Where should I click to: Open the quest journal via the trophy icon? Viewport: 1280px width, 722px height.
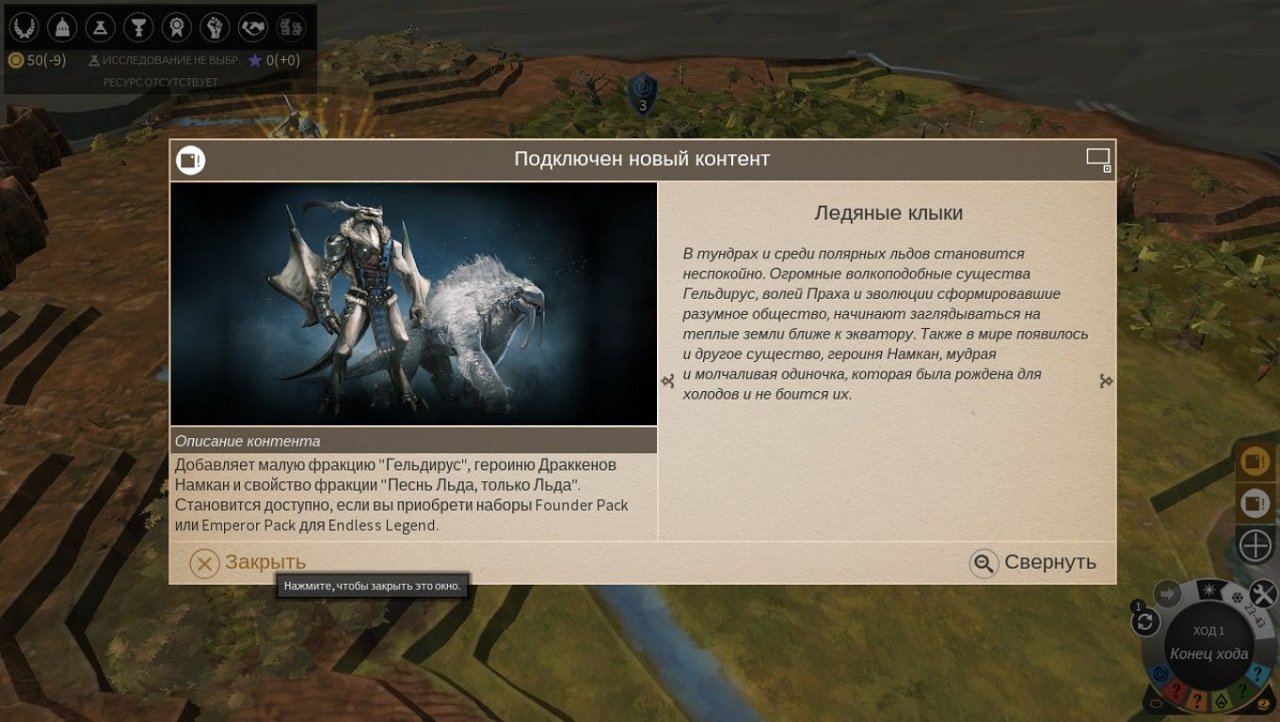tap(138, 26)
